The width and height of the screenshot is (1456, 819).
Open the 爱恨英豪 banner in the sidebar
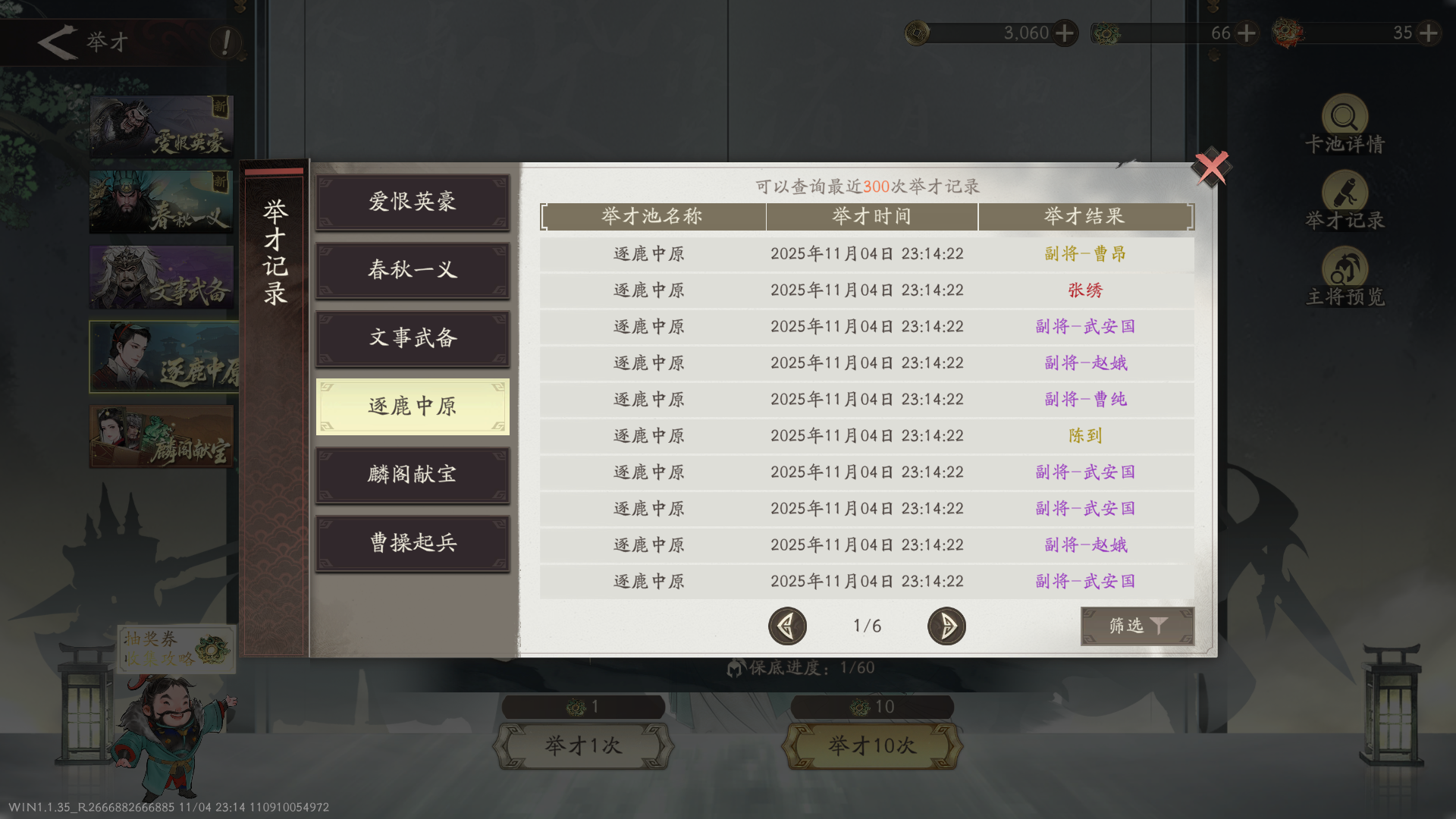[x=162, y=127]
